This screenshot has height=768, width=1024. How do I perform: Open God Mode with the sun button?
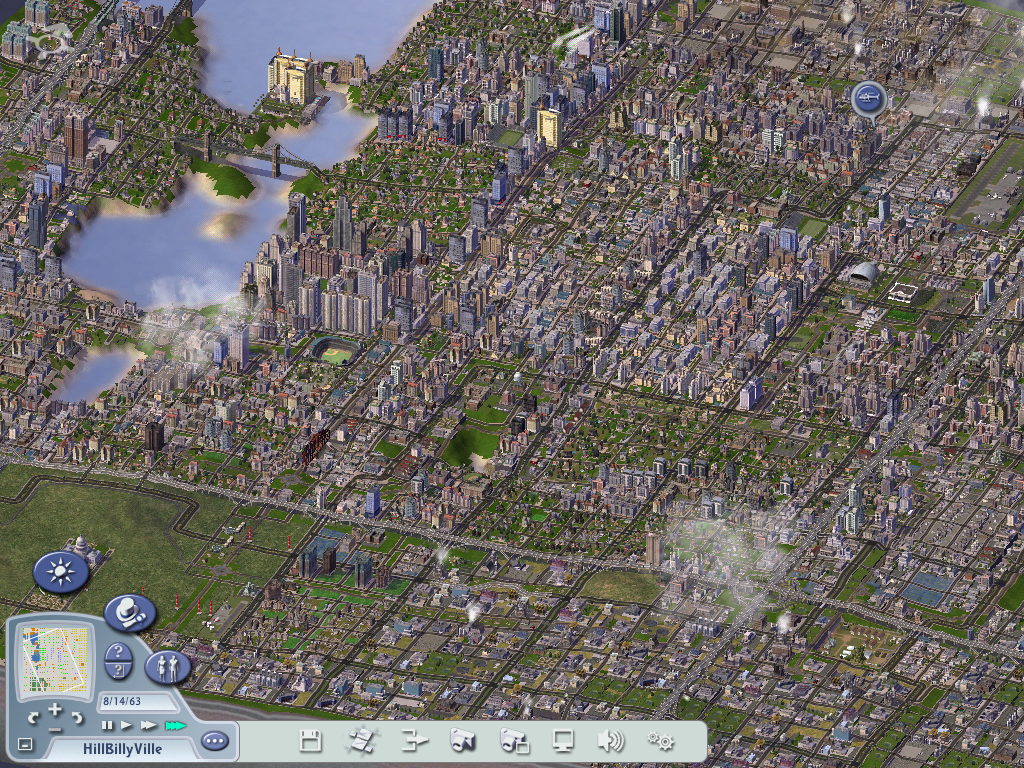pos(60,573)
